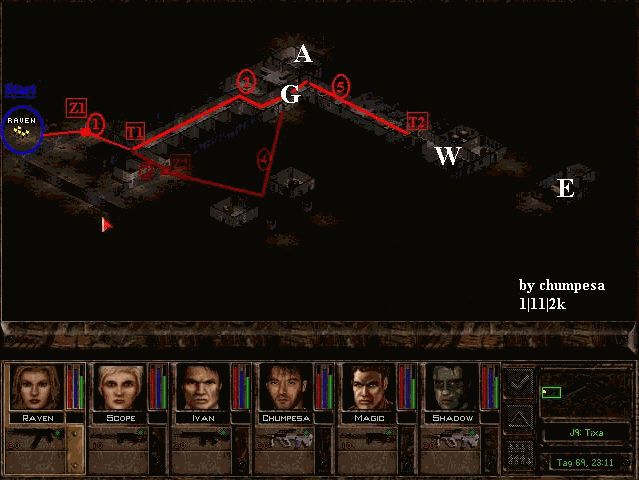Screen dimensions: 639x480
Task: Select Raven's portrait in the team panel
Action: click(35, 387)
